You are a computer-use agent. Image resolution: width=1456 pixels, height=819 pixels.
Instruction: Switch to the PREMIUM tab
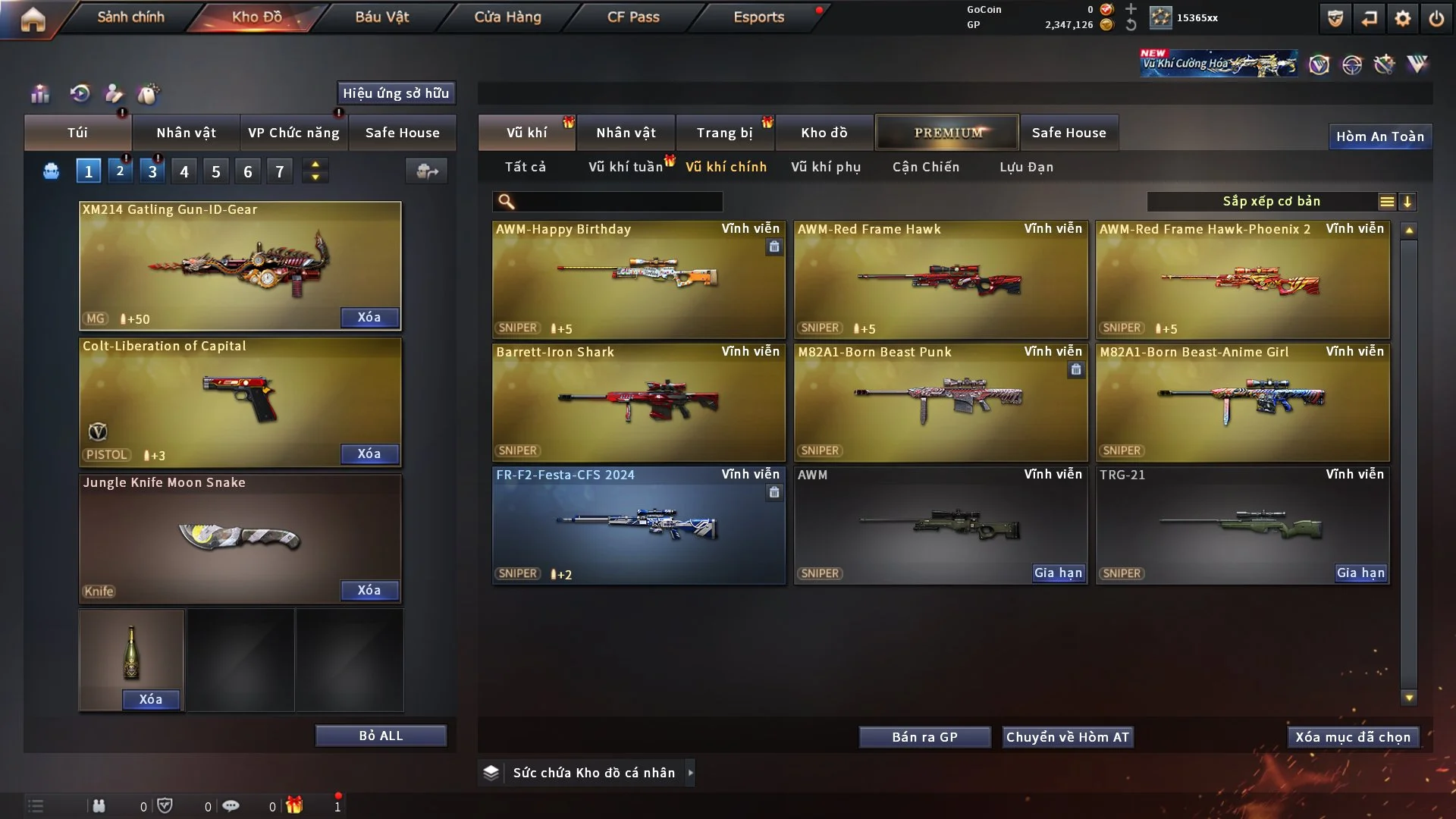click(947, 133)
